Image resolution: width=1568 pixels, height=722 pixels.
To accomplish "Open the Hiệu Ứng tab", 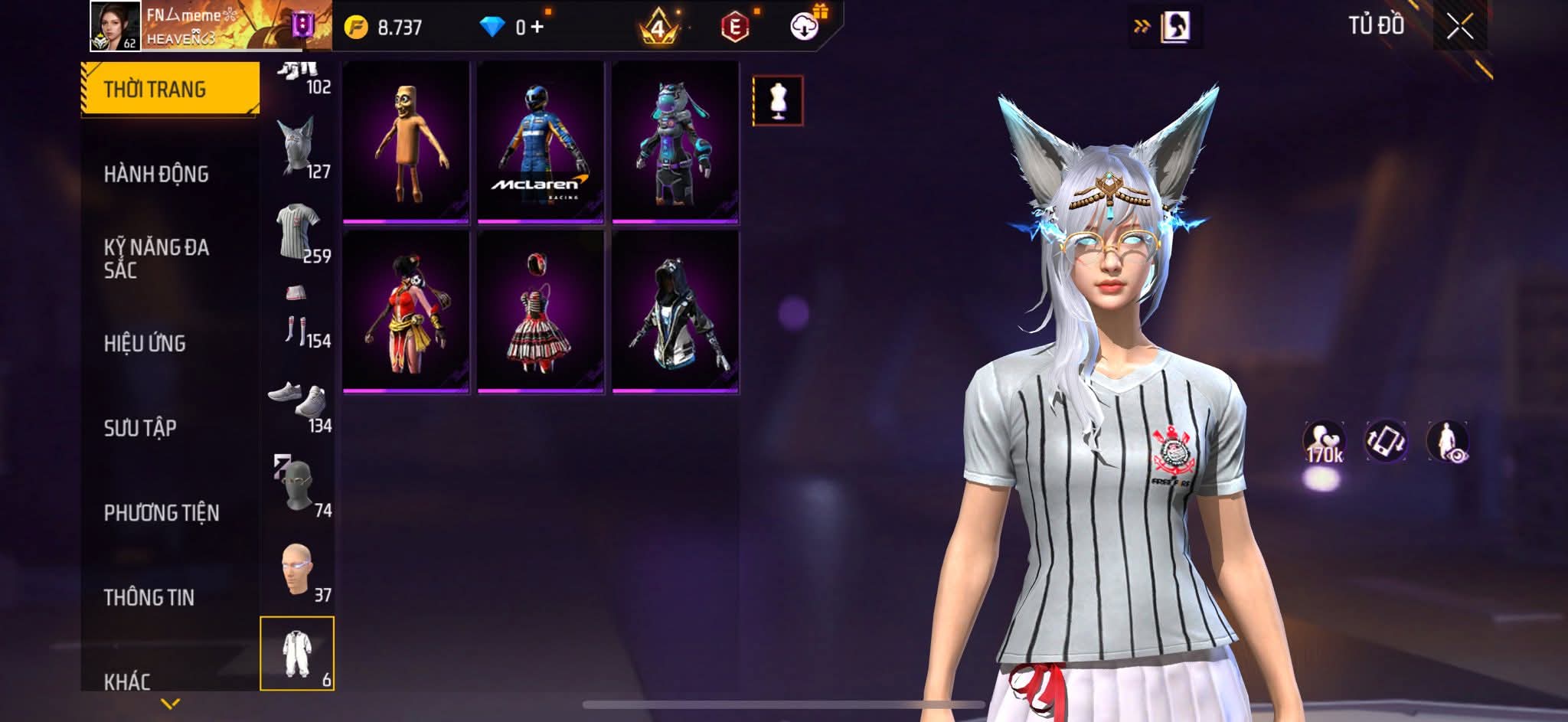I will 145,344.
